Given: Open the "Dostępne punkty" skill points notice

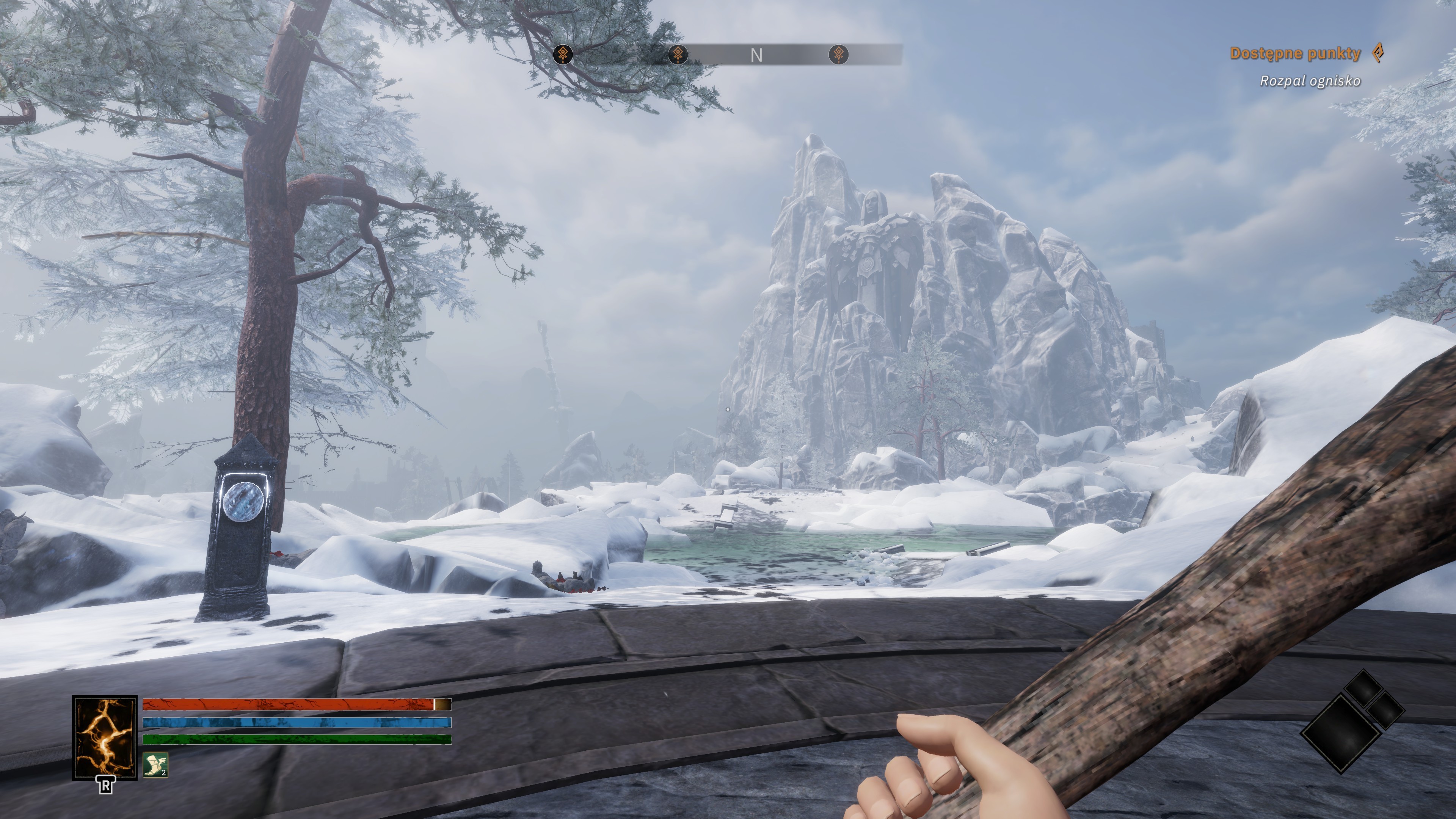Looking at the screenshot, I should (1295, 54).
